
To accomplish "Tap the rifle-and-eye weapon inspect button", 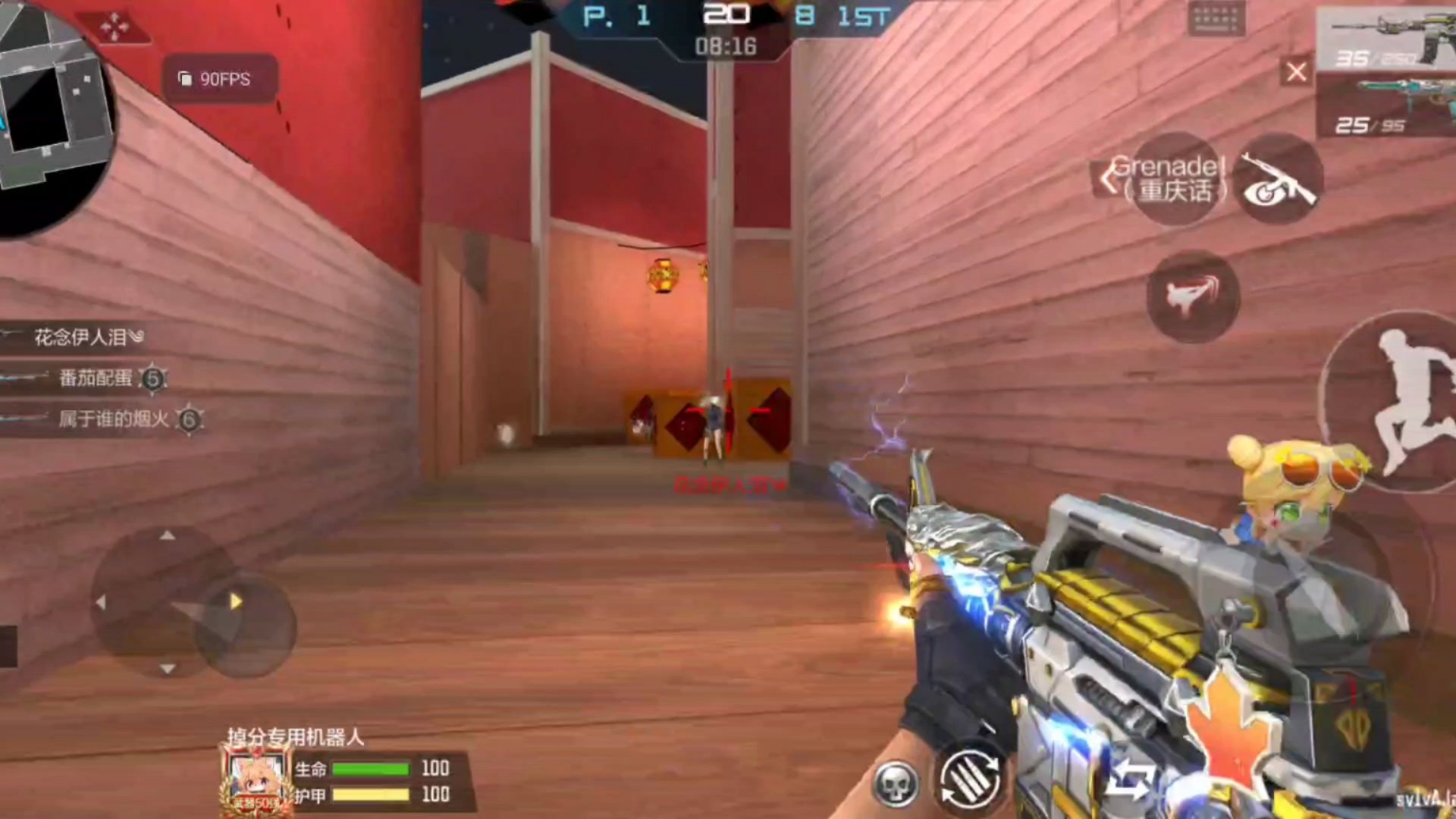I will 1279,180.
